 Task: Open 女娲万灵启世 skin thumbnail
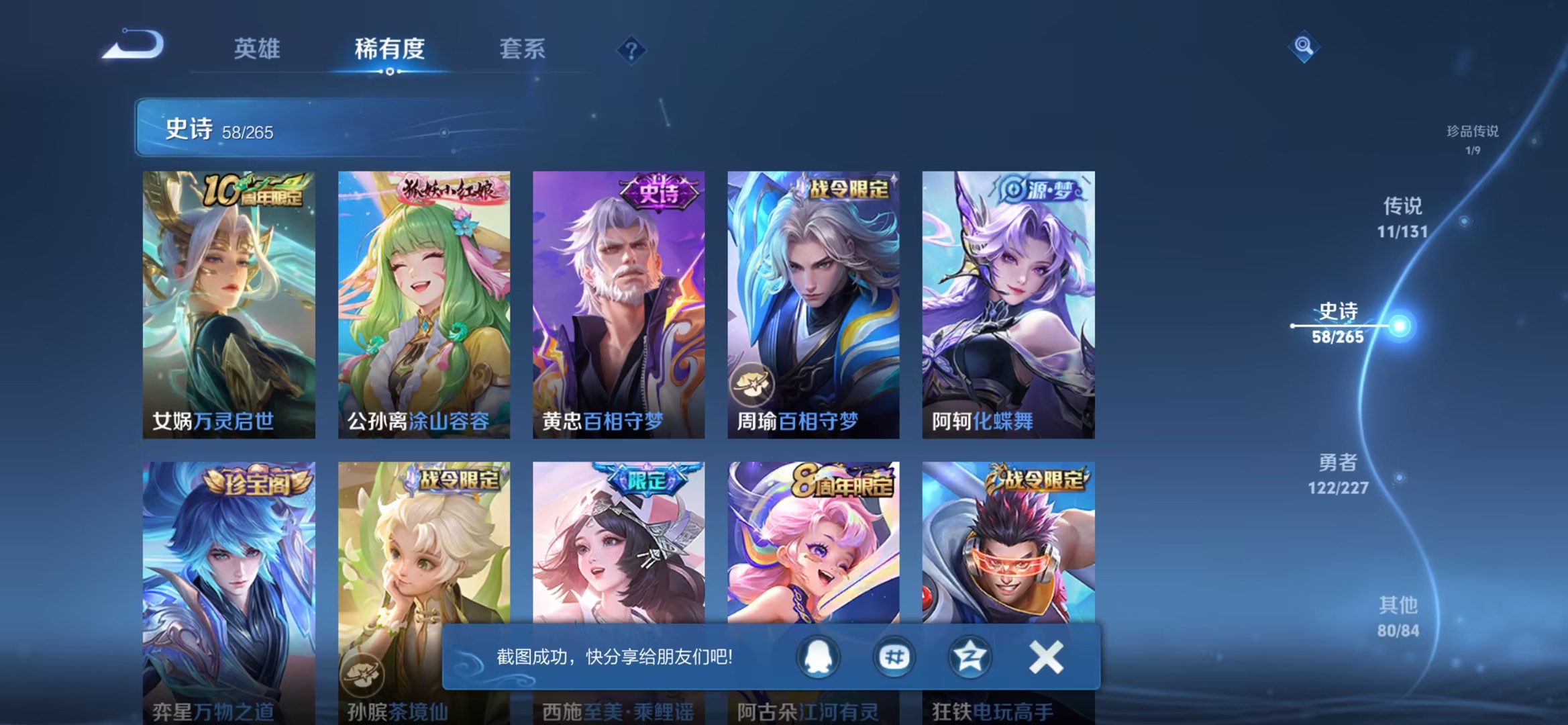pyautogui.click(x=229, y=302)
